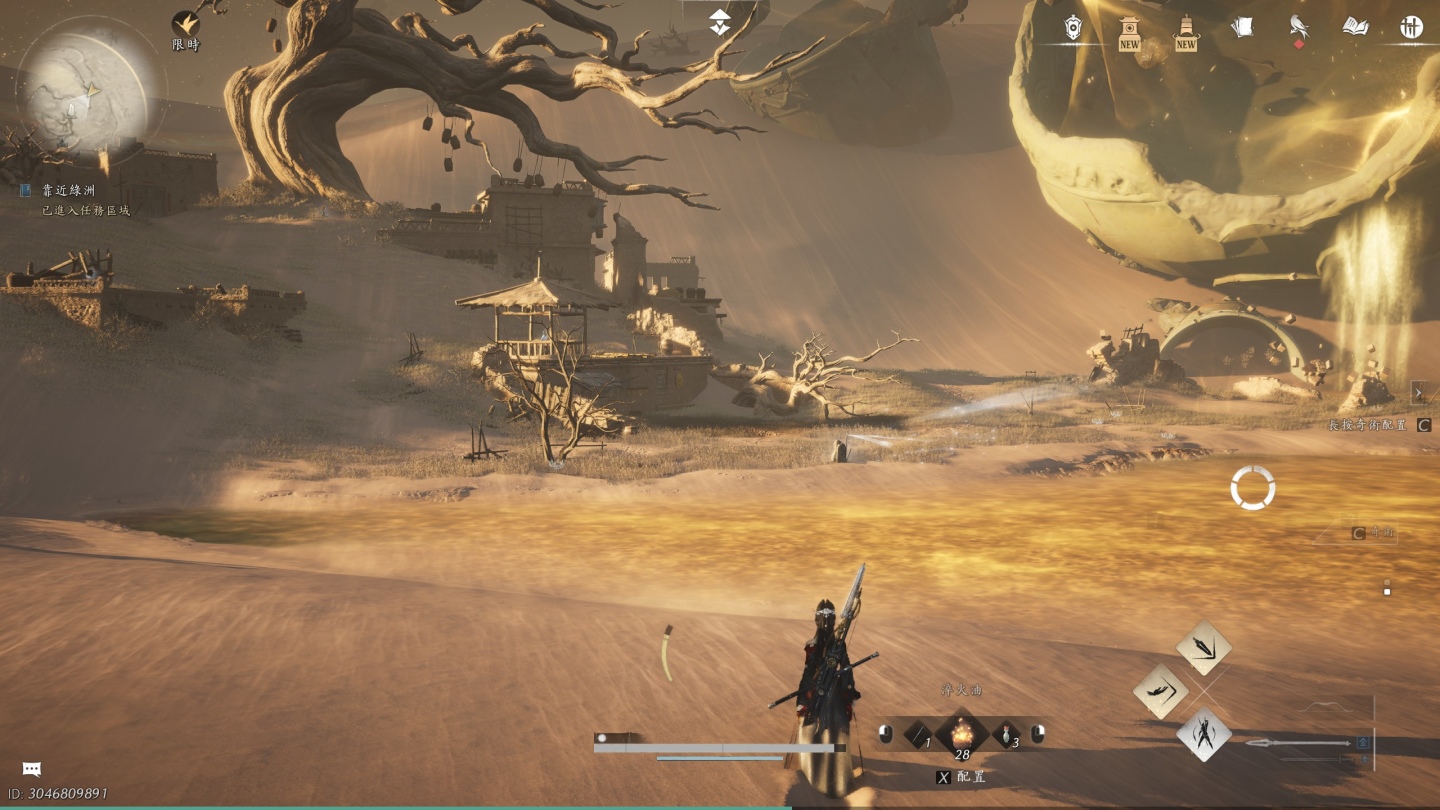Image resolution: width=1440 pixels, height=810 pixels.
Task: Open the chat bubble icon
Action: [x=32, y=769]
